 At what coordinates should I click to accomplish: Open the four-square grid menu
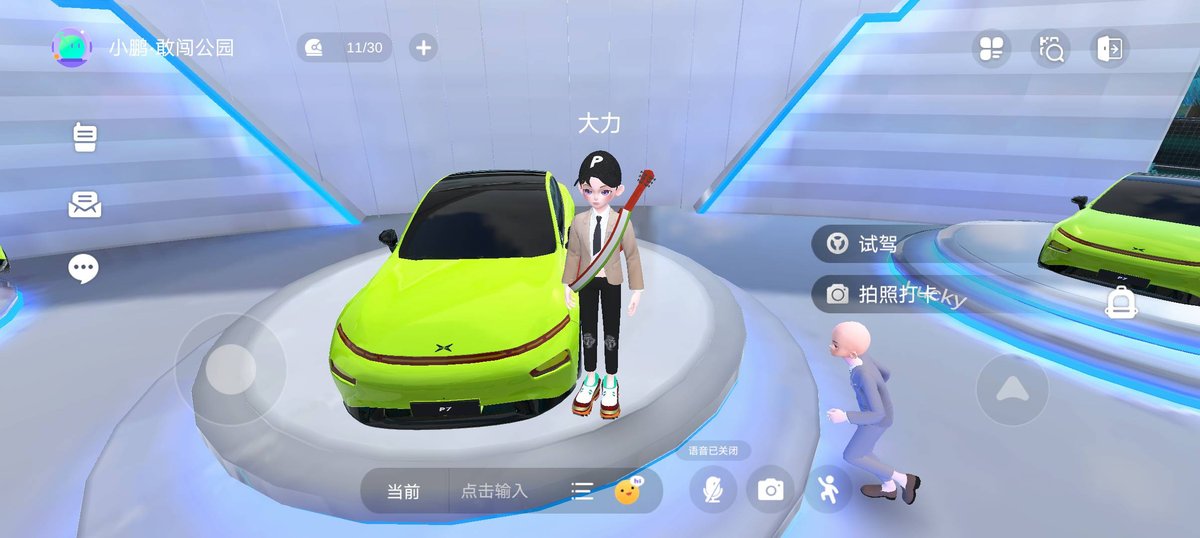[x=991, y=48]
